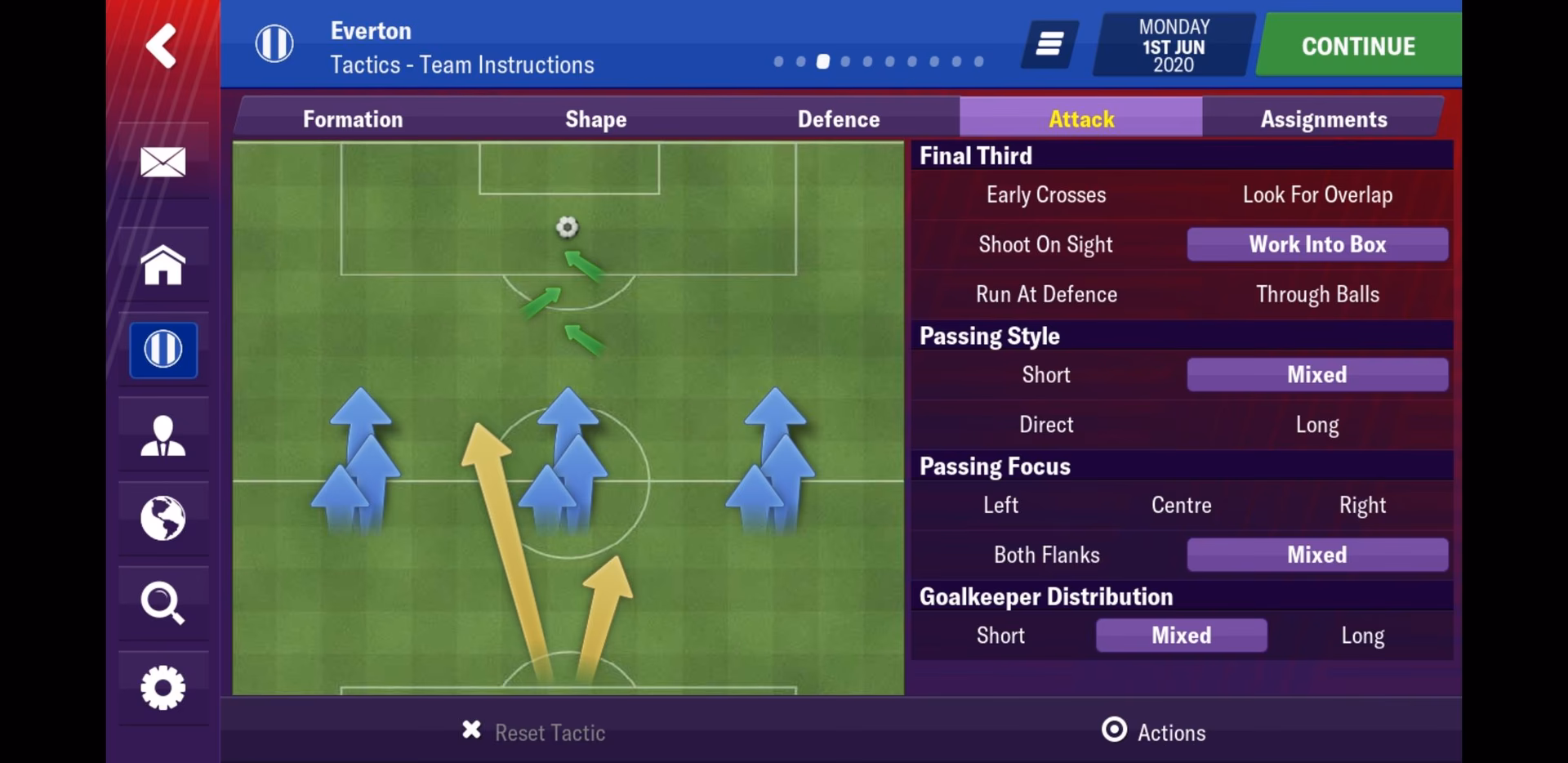This screenshot has width=1568, height=763.
Task: Set Passing Style to Direct
Action: (1045, 424)
